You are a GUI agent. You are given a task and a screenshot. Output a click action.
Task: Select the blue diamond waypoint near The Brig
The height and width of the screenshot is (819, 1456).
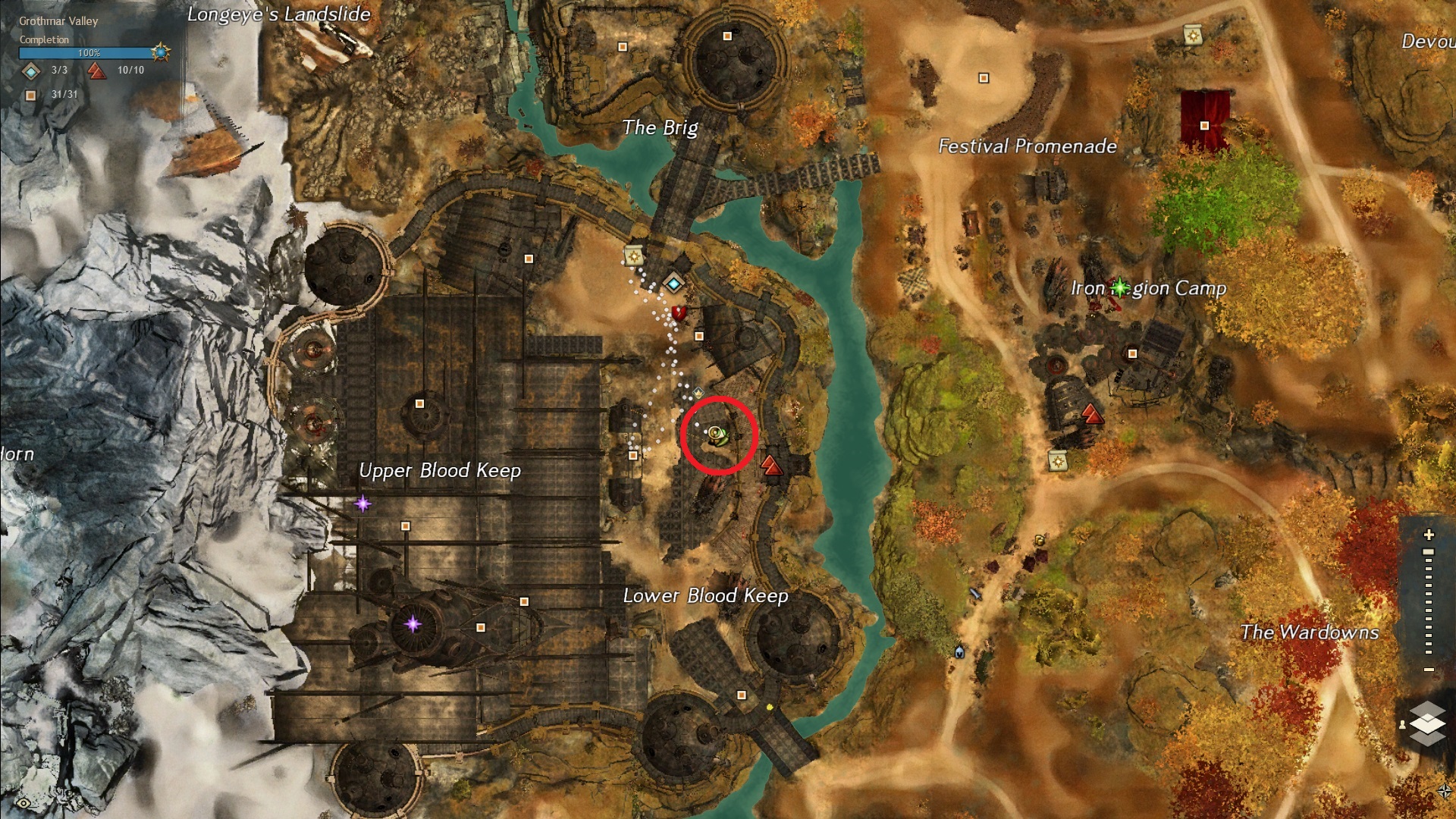point(673,284)
